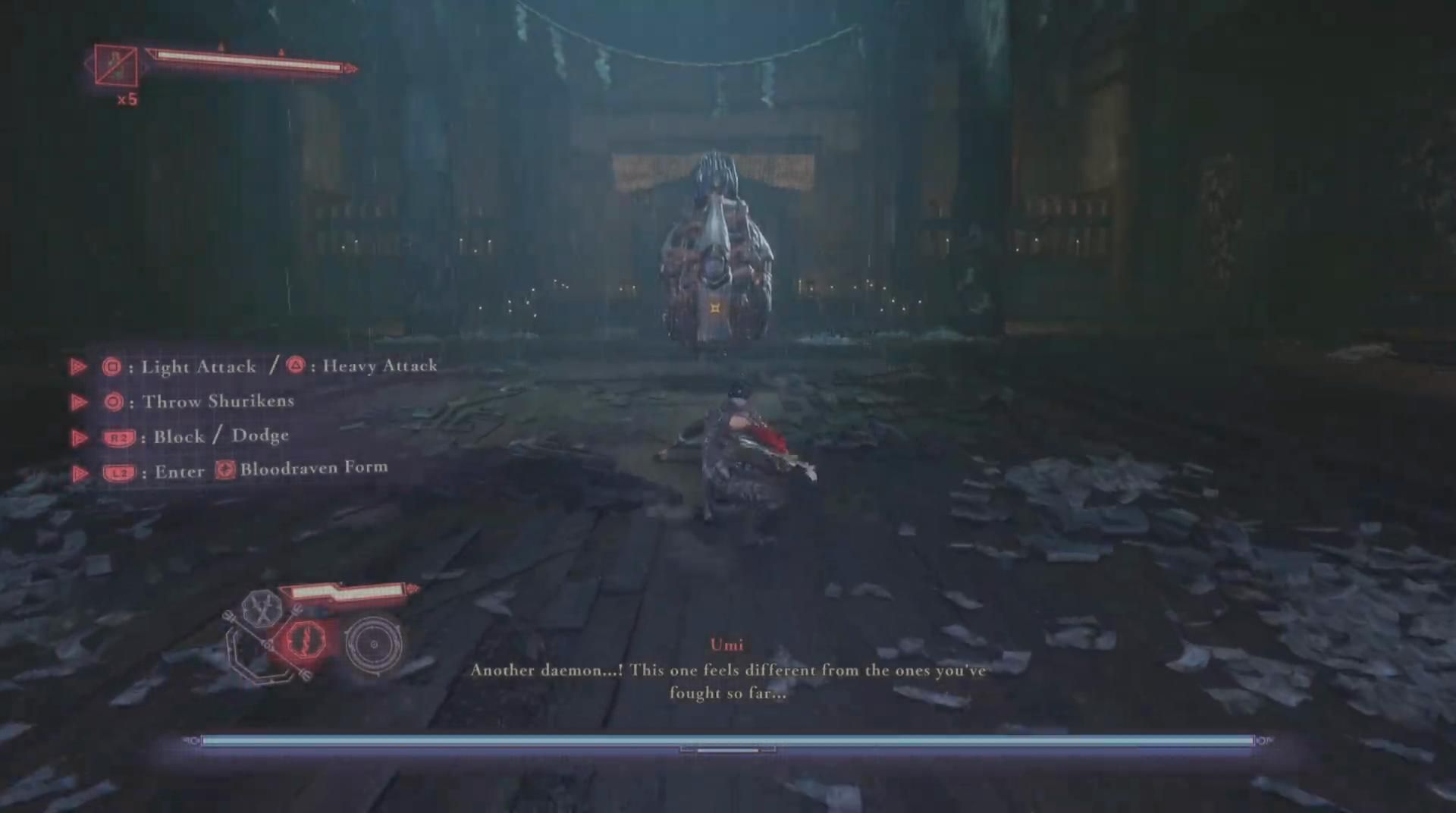Screen dimensions: 1456x813
Task: Toggle the arrow marker beside Enter Bloodraven Form
Action: click(80, 472)
